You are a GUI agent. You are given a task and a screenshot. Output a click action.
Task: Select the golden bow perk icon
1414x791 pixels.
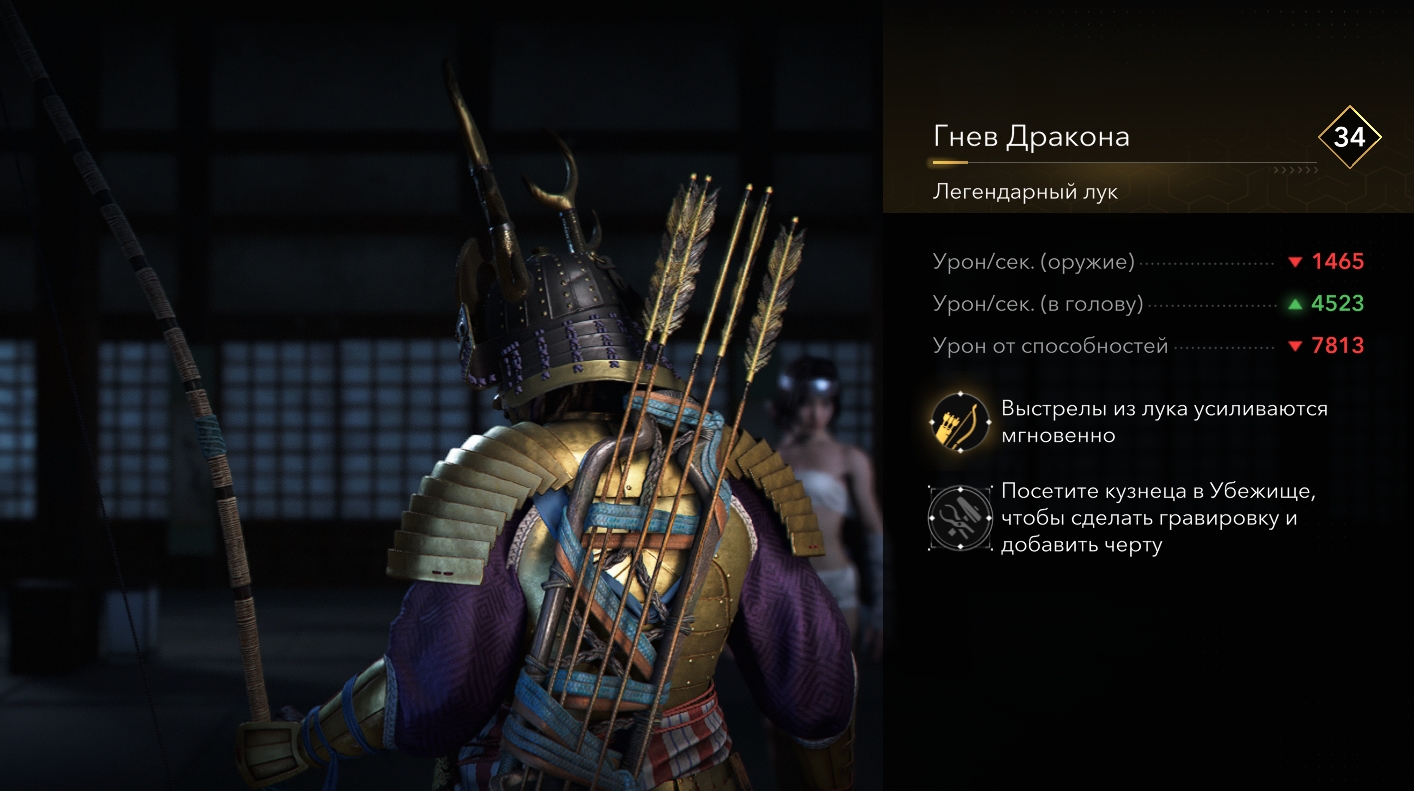(x=959, y=422)
